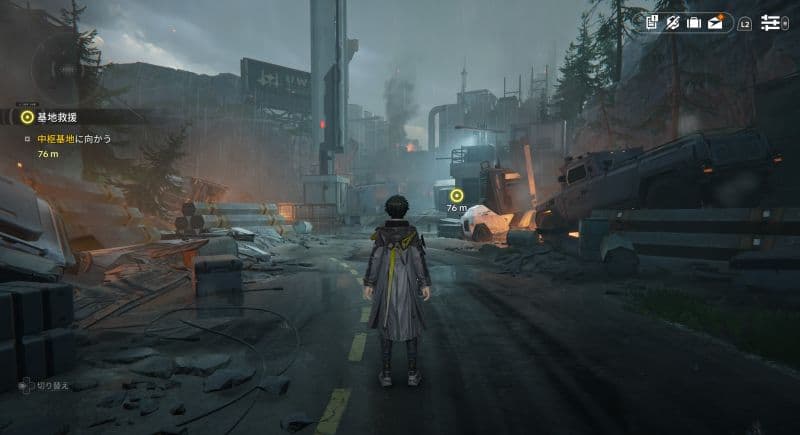This screenshot has width=800, height=435.
Task: Click the 中枢基地に向かう objective entry
Action: (74, 138)
